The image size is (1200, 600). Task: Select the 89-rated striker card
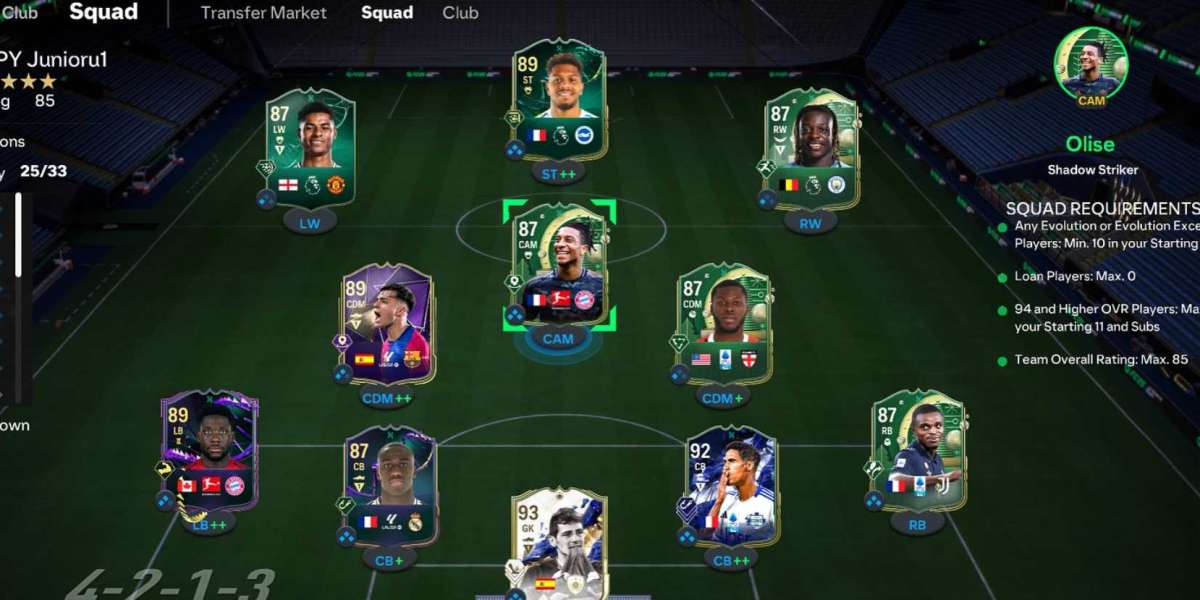coord(559,98)
